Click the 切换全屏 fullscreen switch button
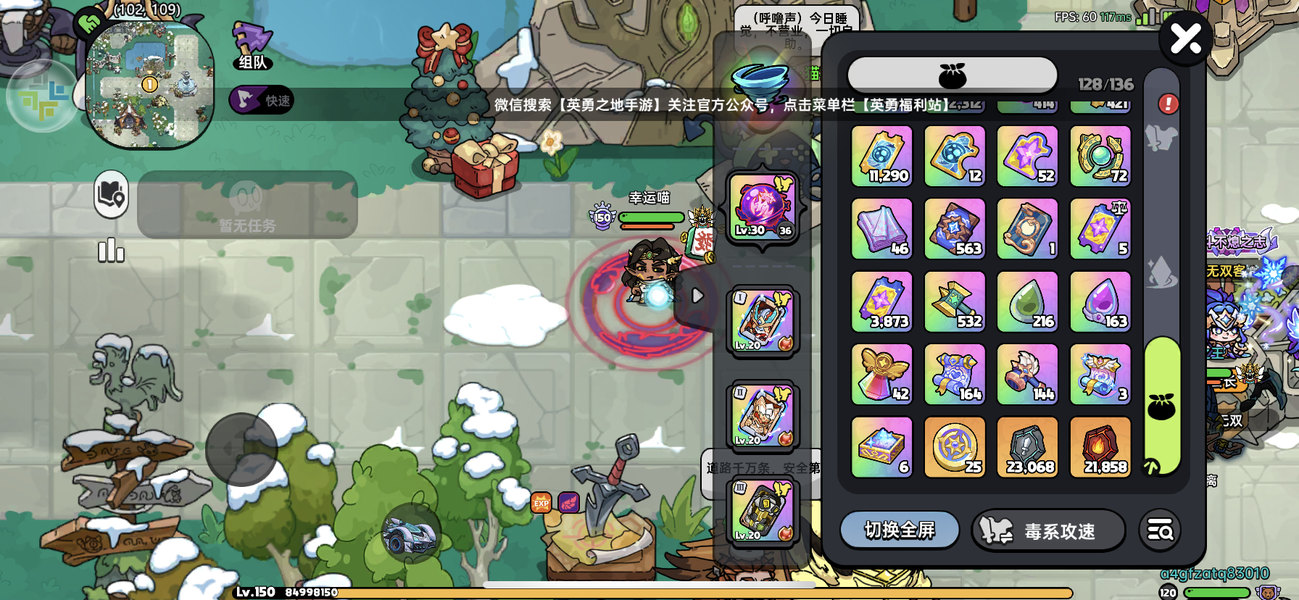Image resolution: width=1299 pixels, height=600 pixels. (x=899, y=530)
